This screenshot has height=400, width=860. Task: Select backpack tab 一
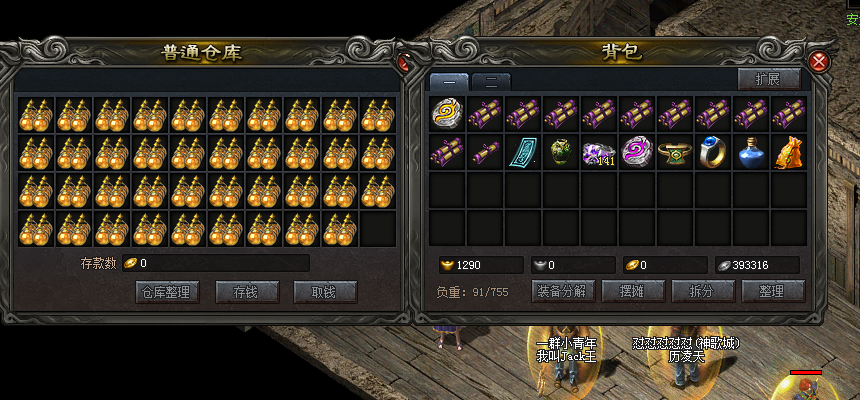click(x=449, y=81)
